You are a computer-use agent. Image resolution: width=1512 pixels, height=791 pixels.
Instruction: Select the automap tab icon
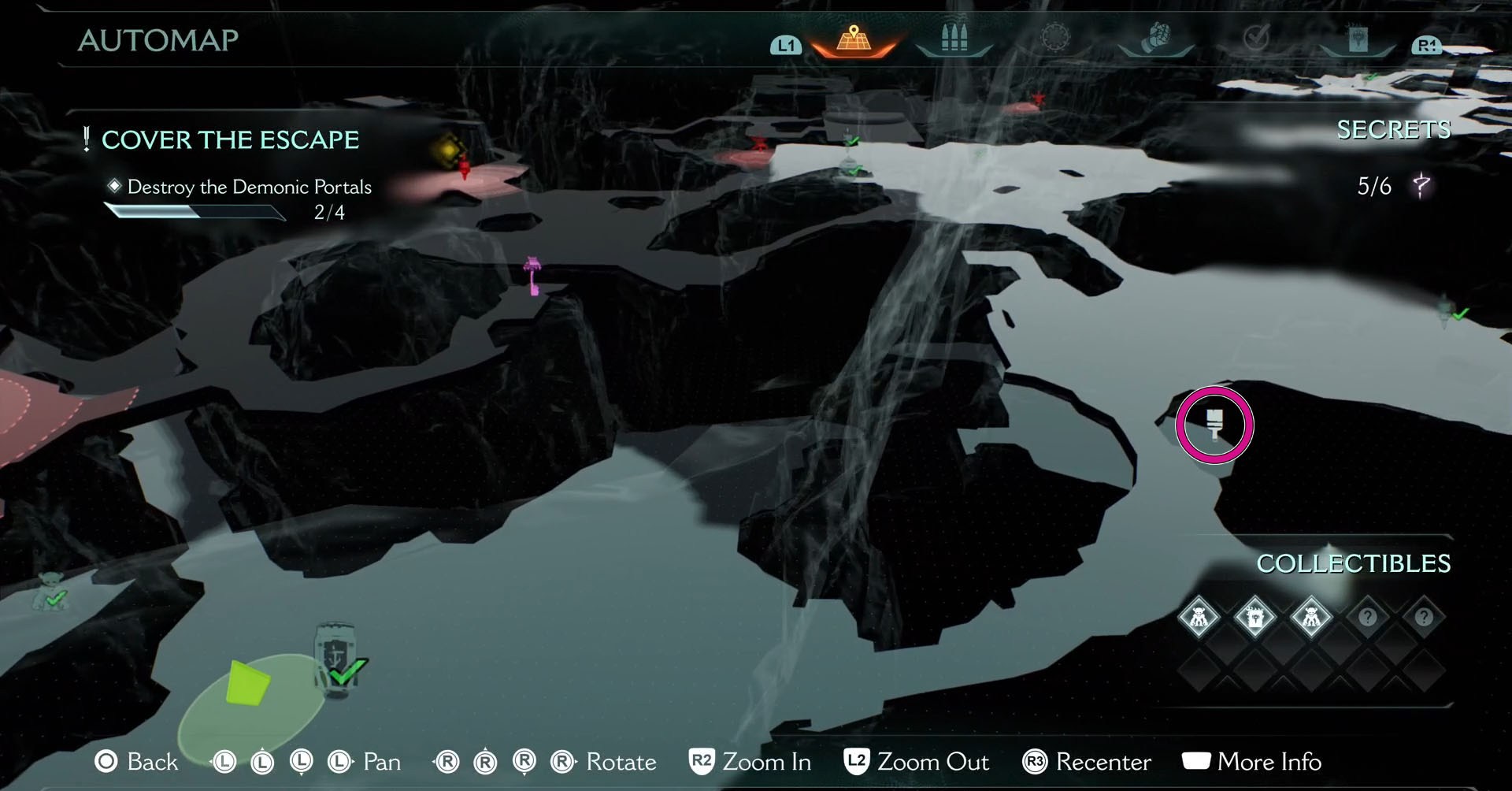(x=854, y=39)
